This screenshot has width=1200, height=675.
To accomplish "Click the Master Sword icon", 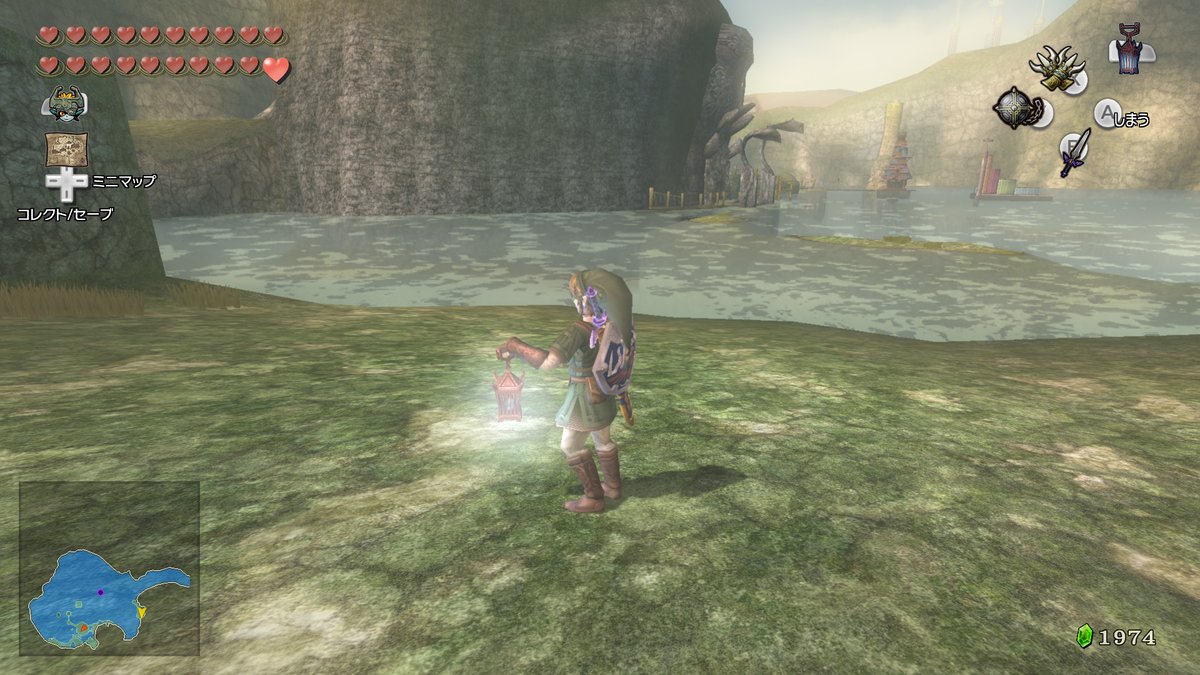I will (1074, 152).
